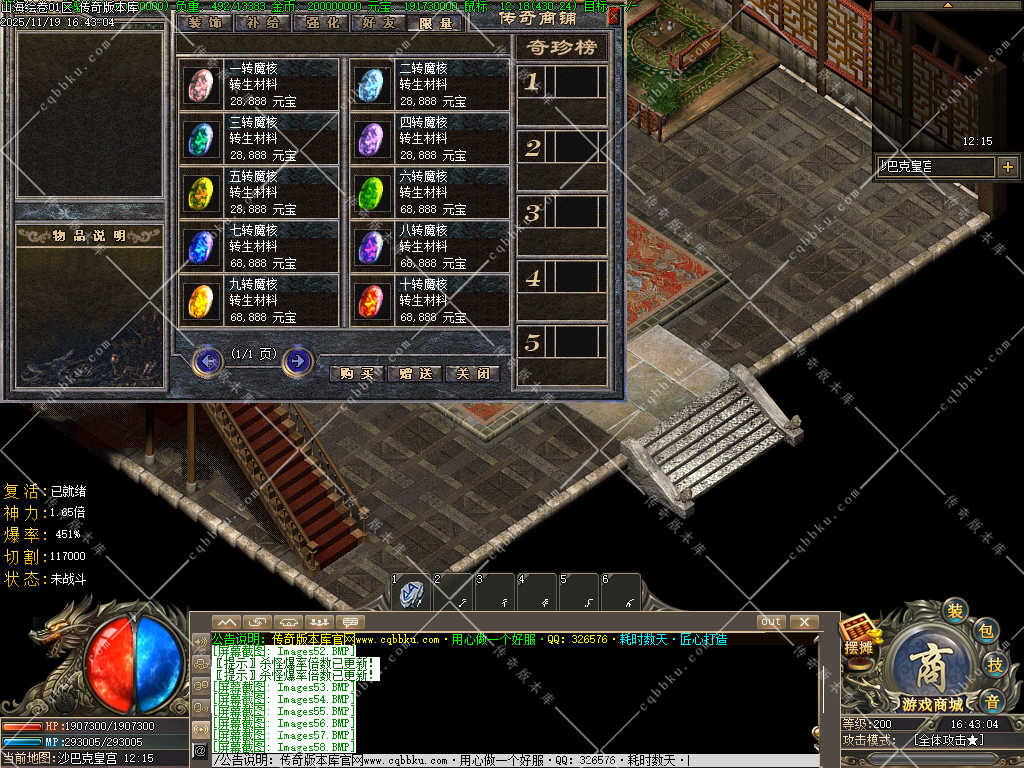Pick the 五转魔核 yellow gem item
This screenshot has width=1024, height=768.
(x=202, y=192)
